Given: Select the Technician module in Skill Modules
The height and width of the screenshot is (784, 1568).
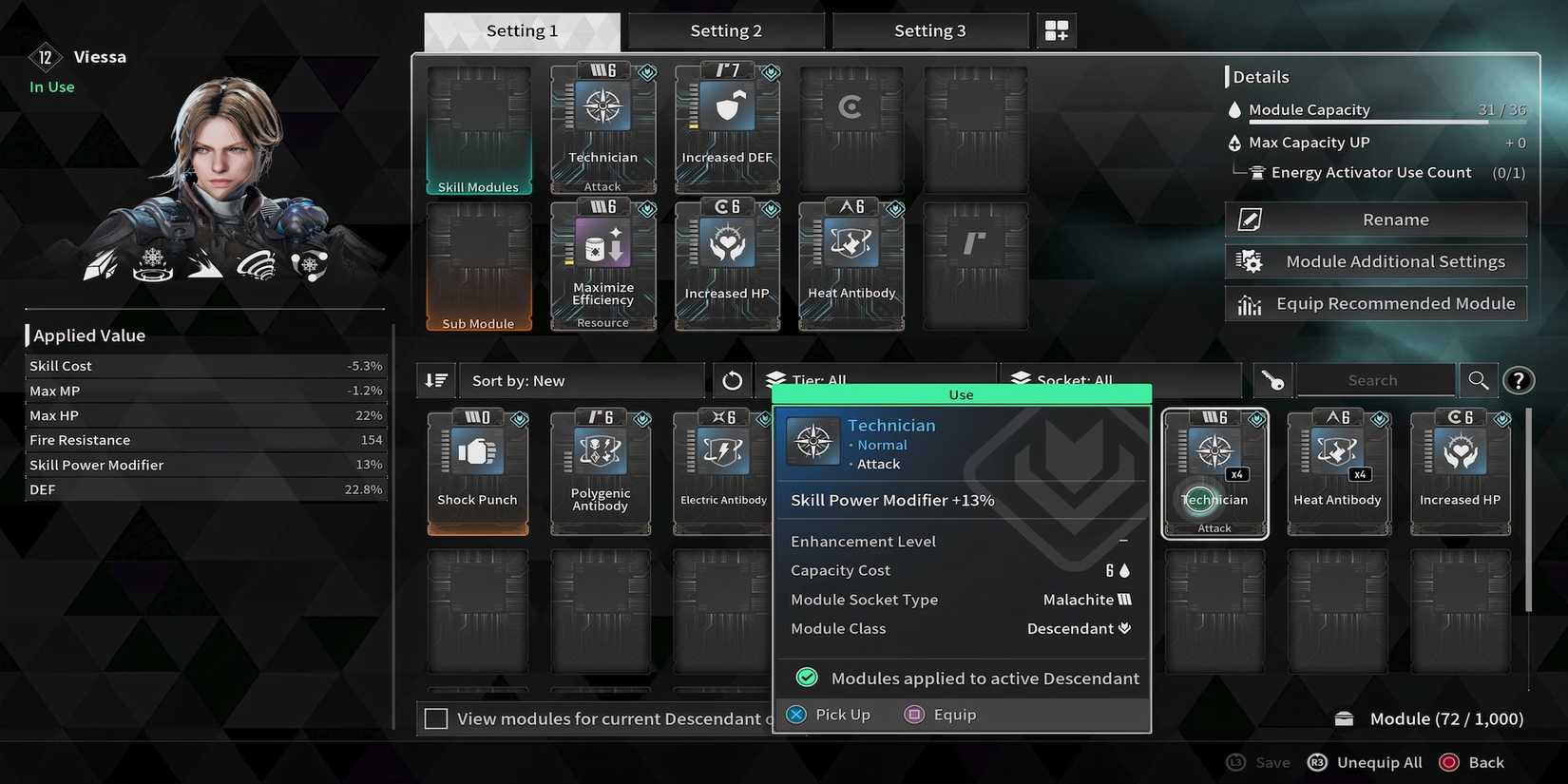Looking at the screenshot, I should point(602,128).
